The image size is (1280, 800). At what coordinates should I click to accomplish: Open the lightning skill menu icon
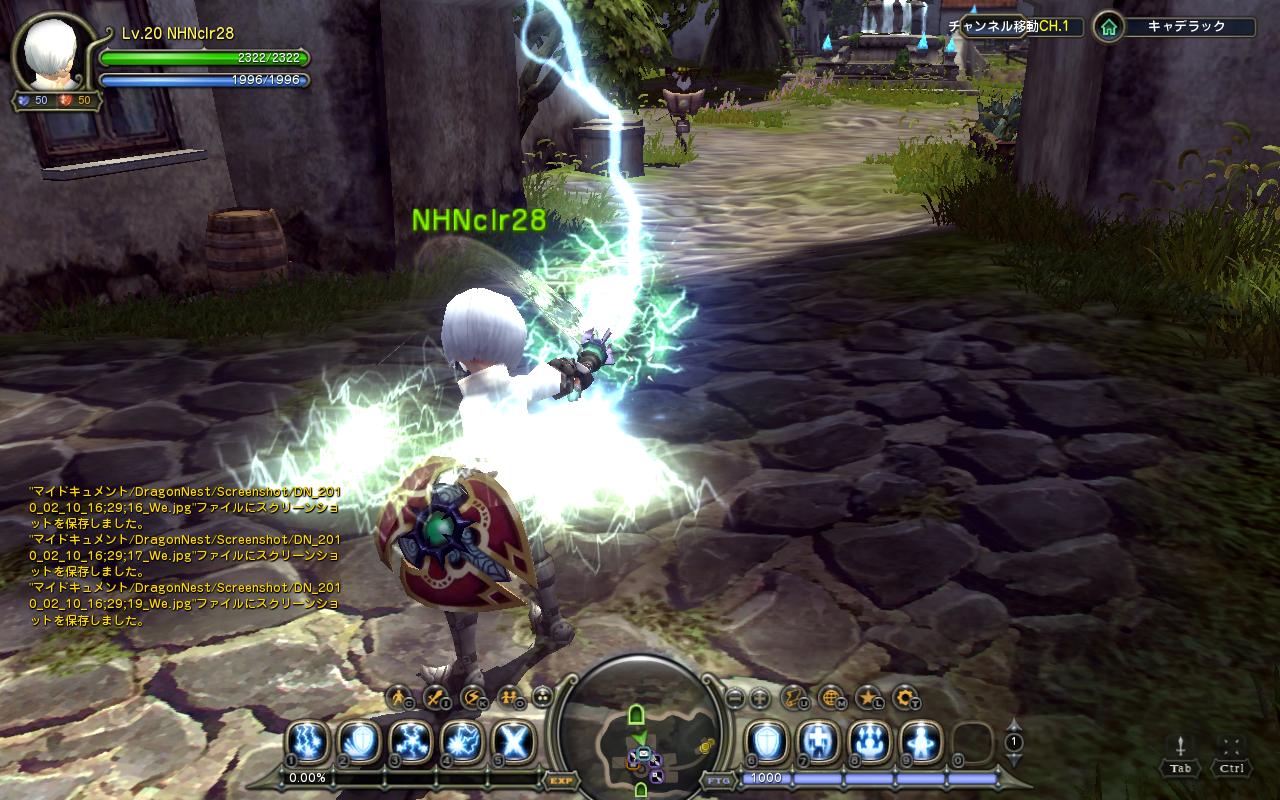[472, 697]
